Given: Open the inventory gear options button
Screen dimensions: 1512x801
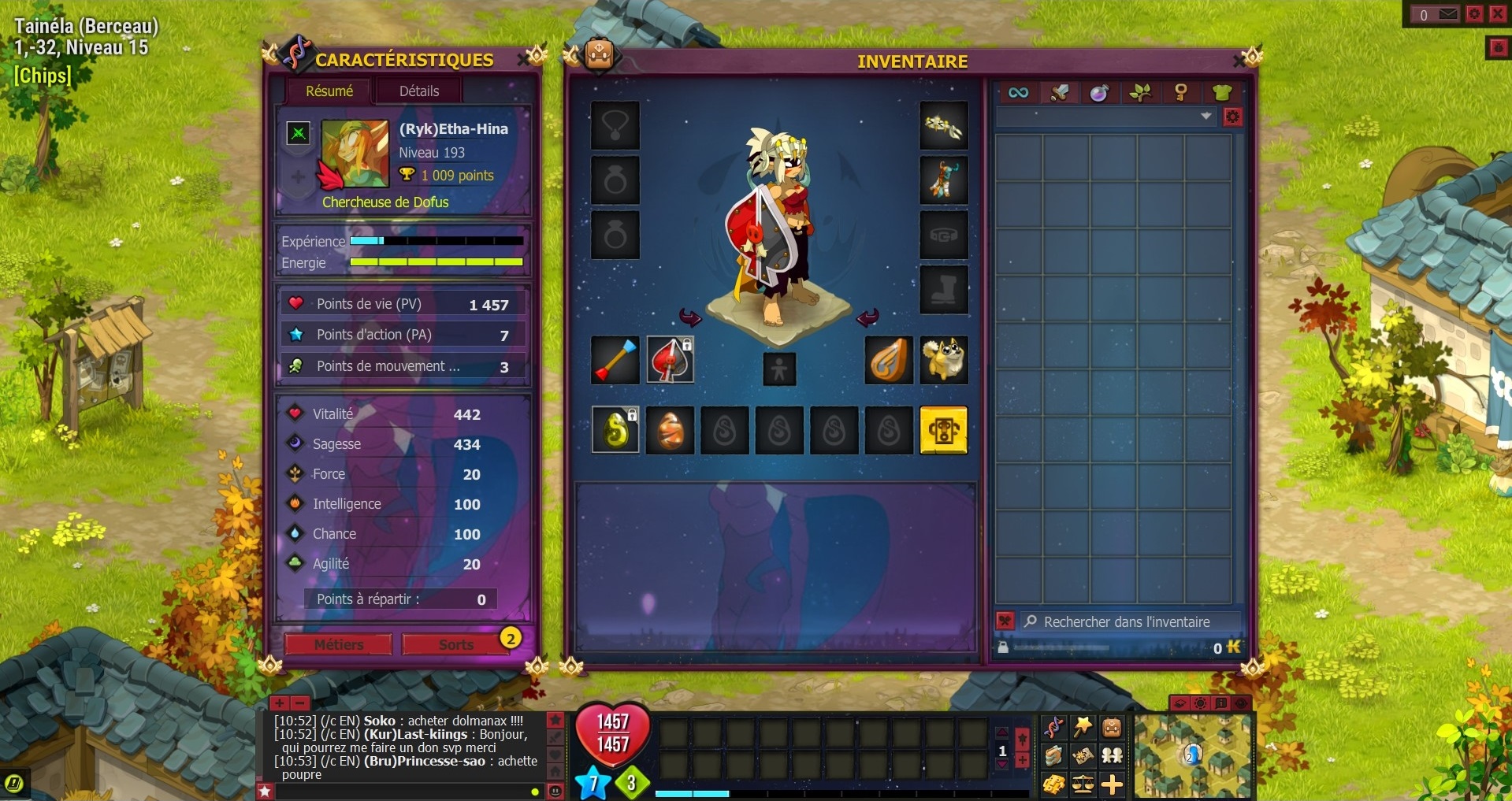Looking at the screenshot, I should click(1232, 117).
